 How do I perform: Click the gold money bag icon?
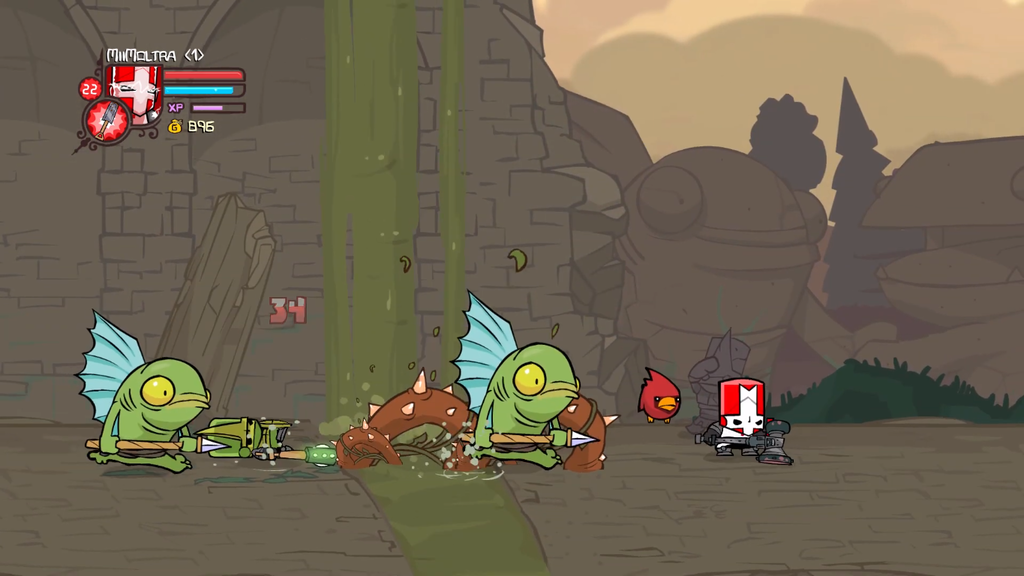tap(175, 127)
